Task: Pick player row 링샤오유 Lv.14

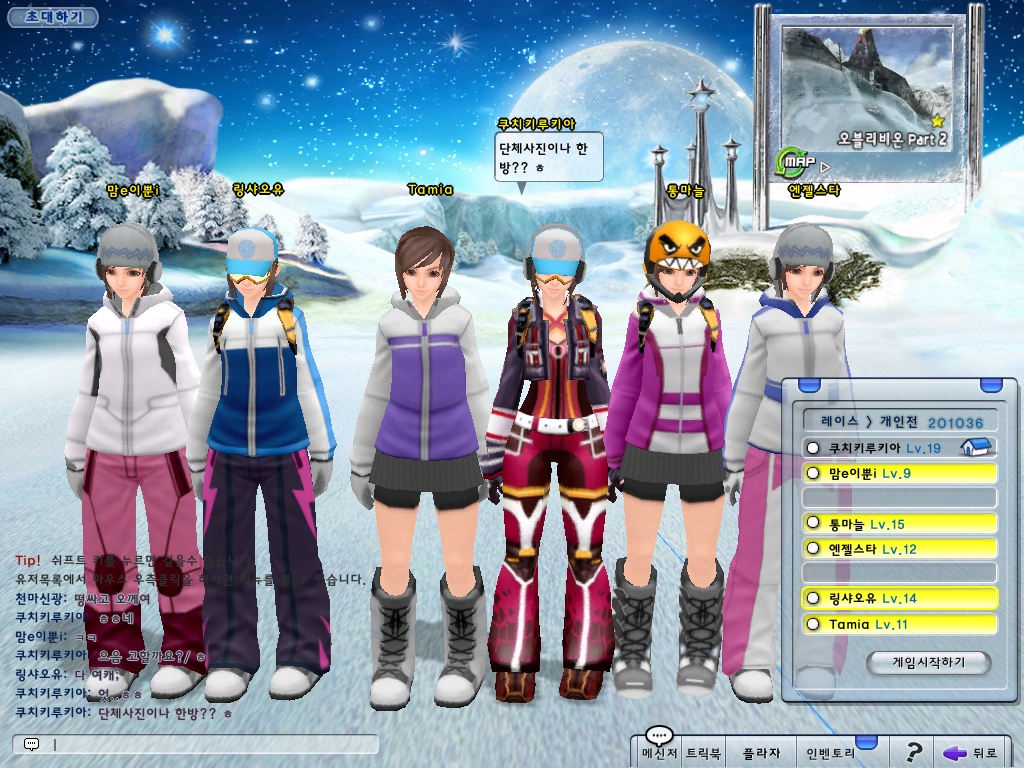Action: click(898, 599)
